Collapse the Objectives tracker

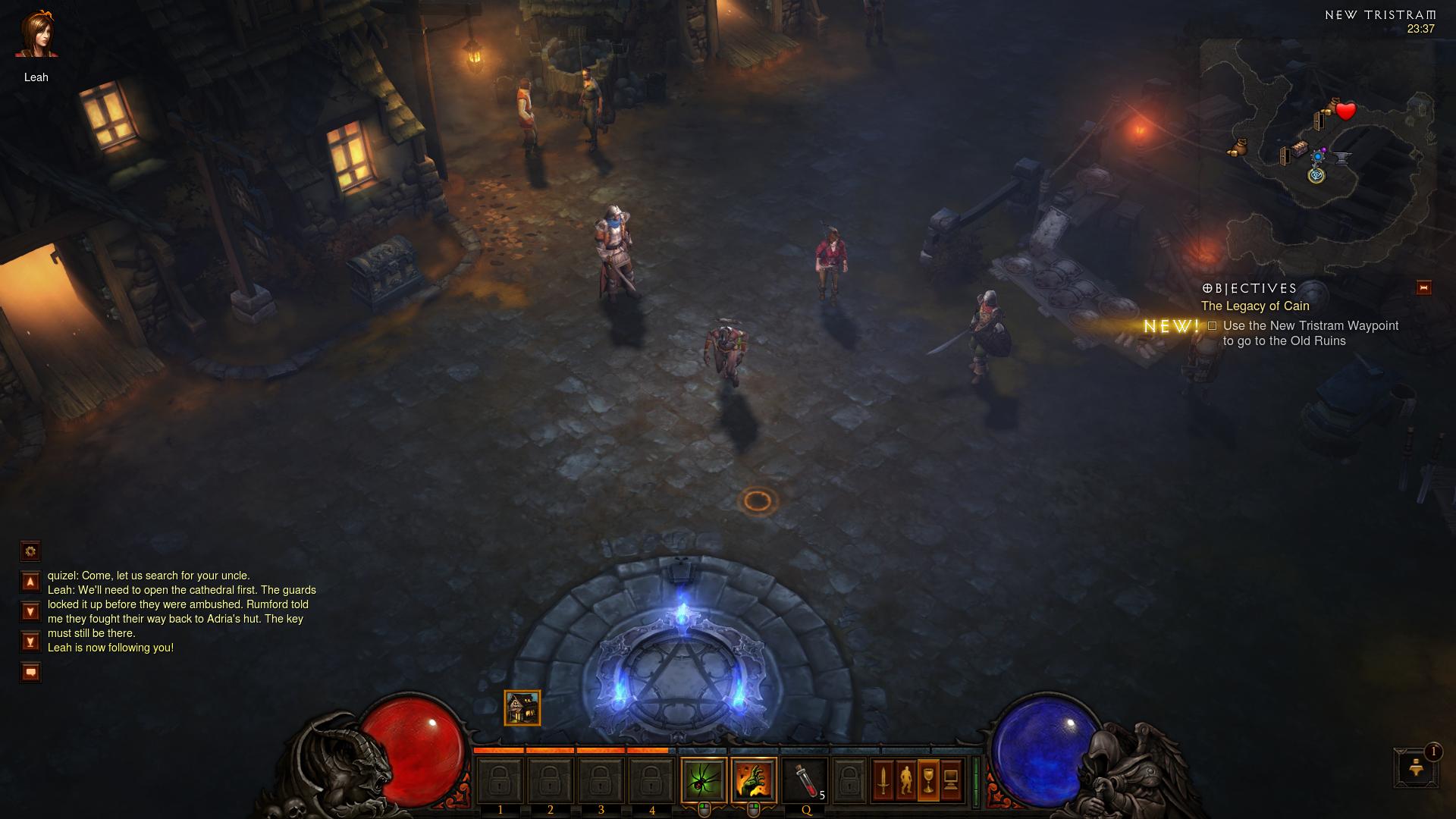(x=1423, y=287)
